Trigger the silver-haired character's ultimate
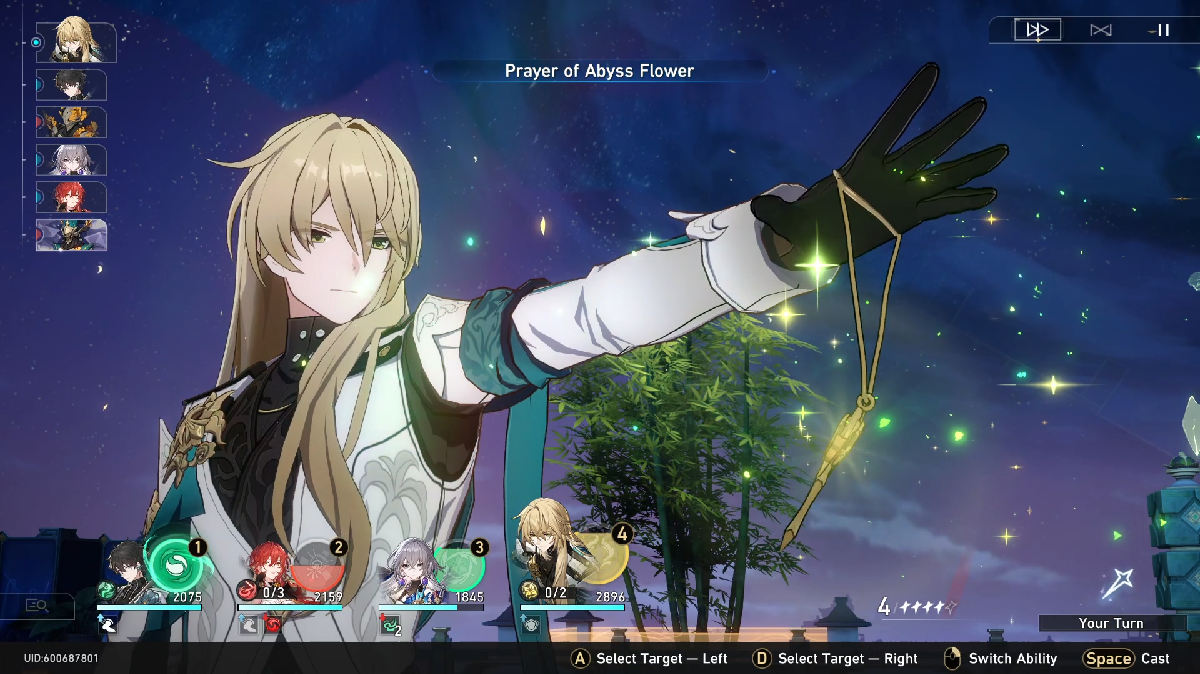This screenshot has height=674, width=1200. (x=459, y=565)
